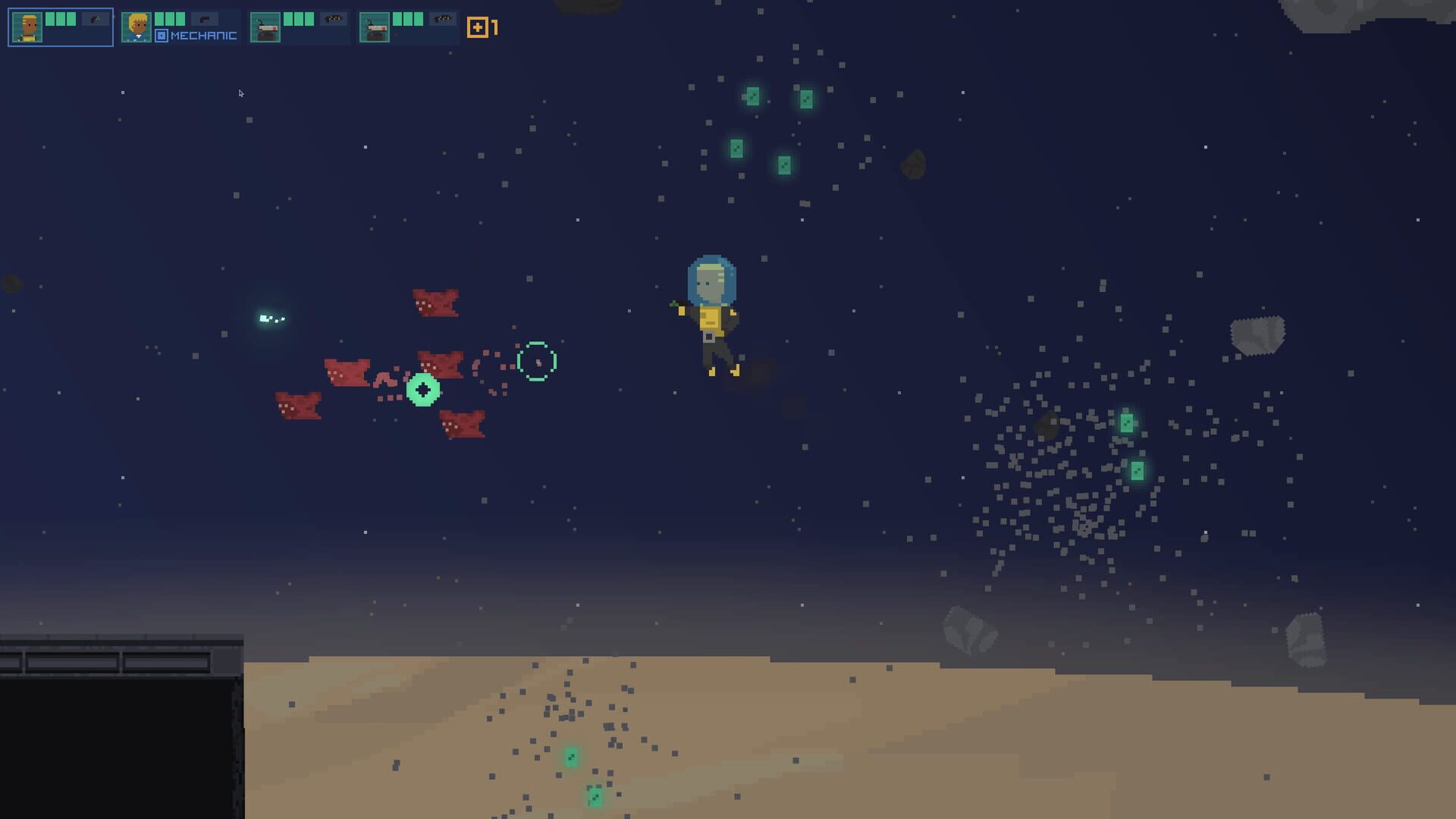Viewport: 1456px width, 819px height.
Task: Click the turret thumbnail in the fourth crew slot
Action: click(375, 28)
